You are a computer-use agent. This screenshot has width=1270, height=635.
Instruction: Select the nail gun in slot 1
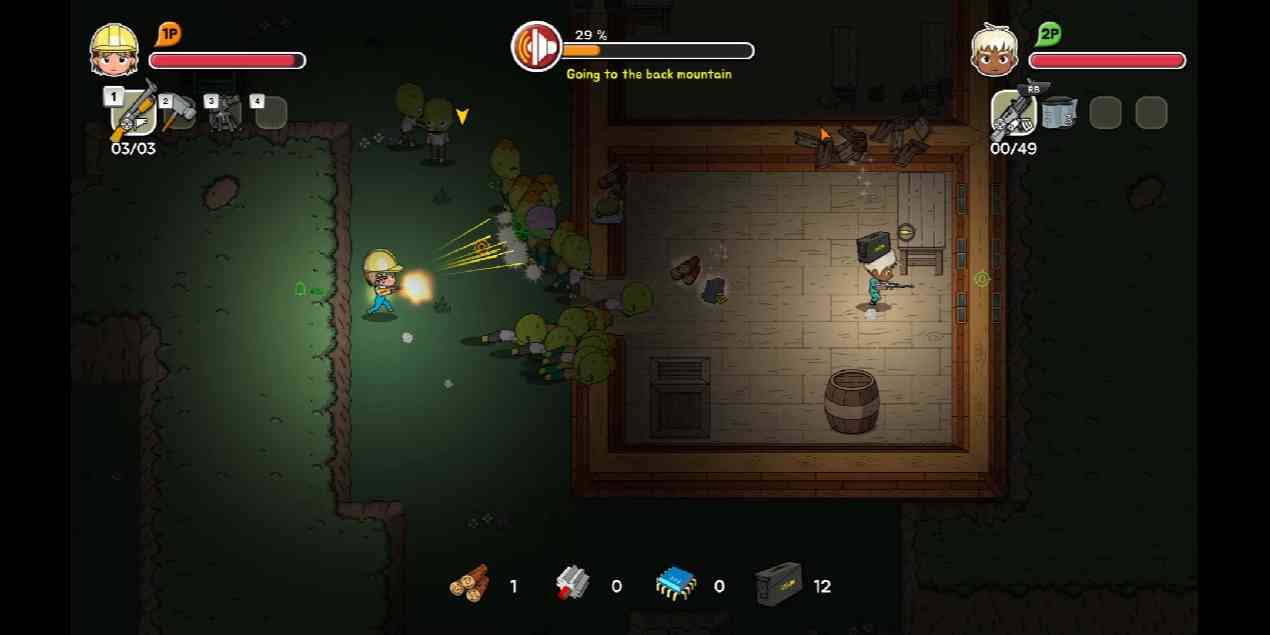point(133,113)
